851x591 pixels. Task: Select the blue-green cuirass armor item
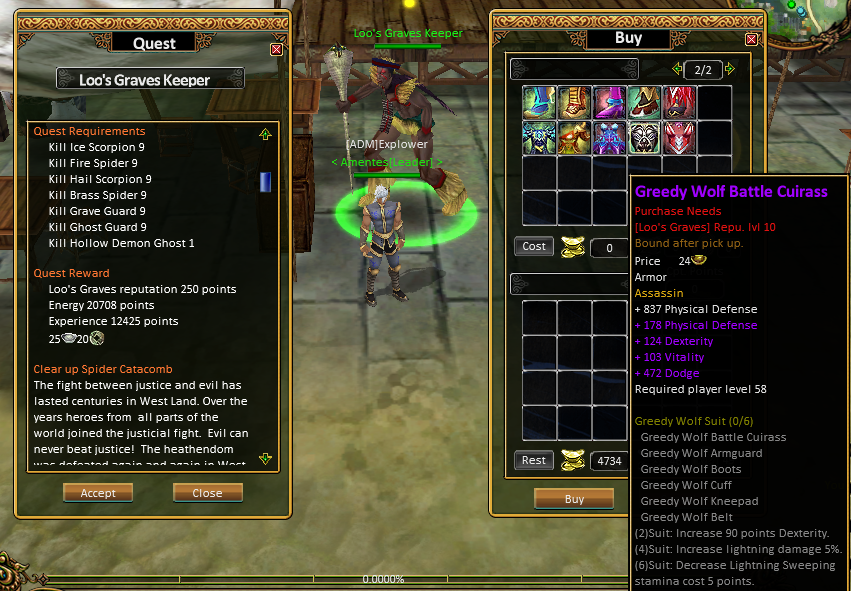(539, 137)
